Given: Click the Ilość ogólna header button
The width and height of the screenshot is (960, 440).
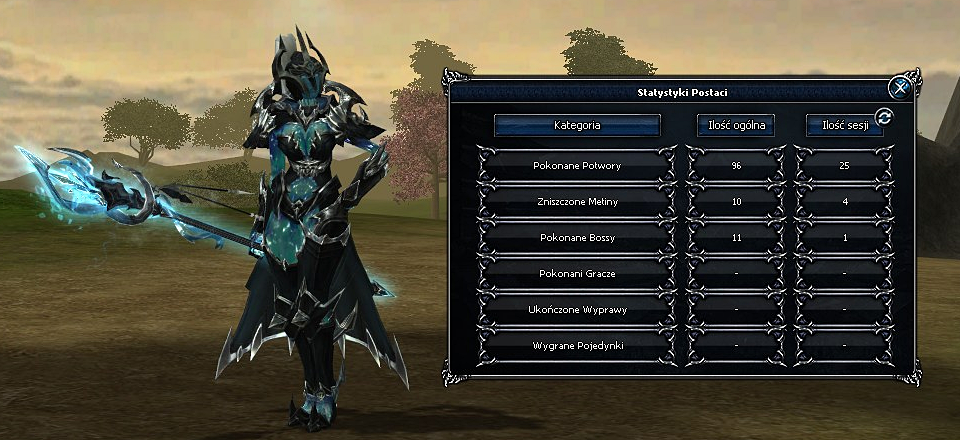Looking at the screenshot, I should pyautogui.click(x=734, y=125).
